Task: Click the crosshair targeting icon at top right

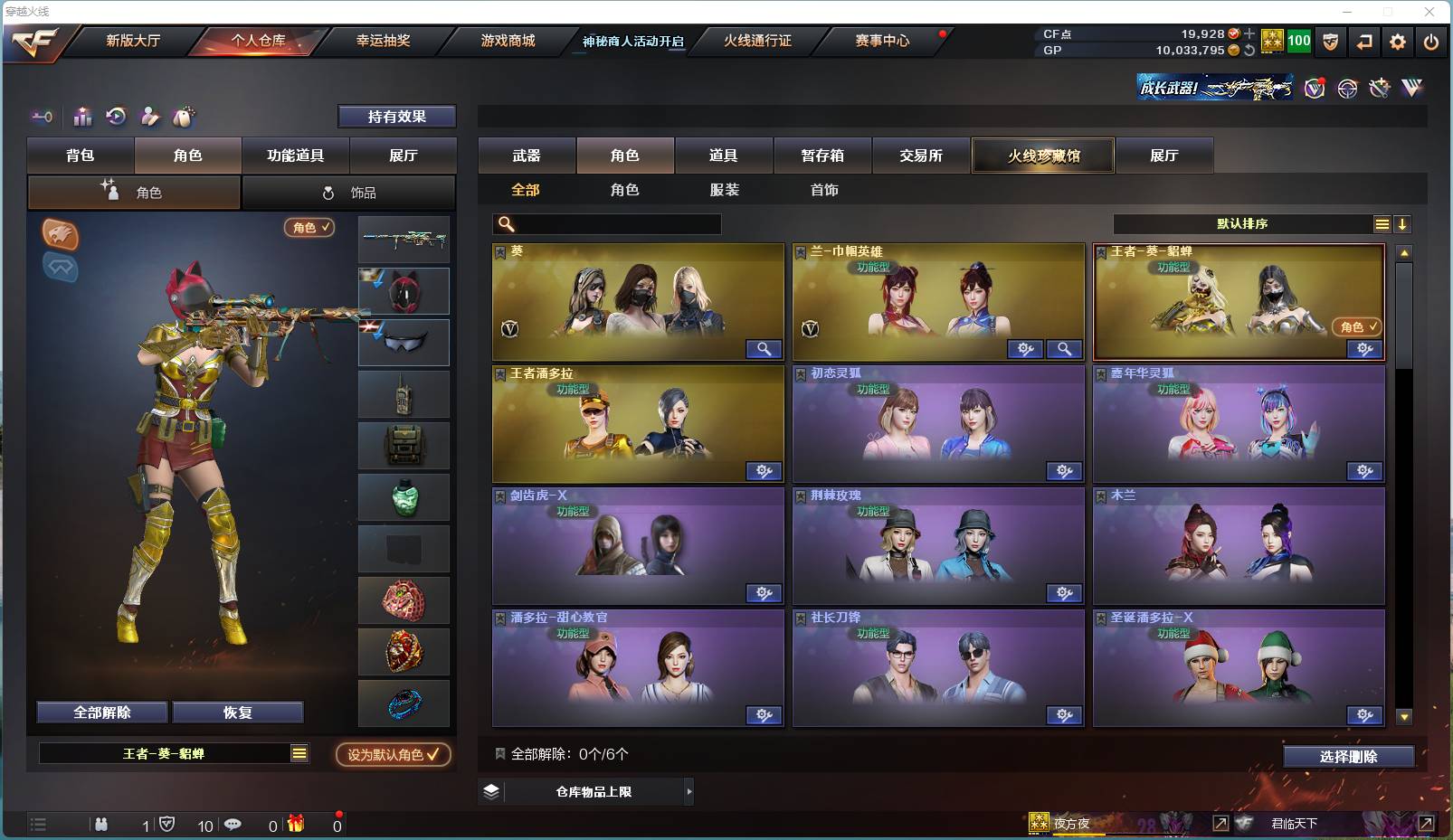Action: [x=1347, y=88]
